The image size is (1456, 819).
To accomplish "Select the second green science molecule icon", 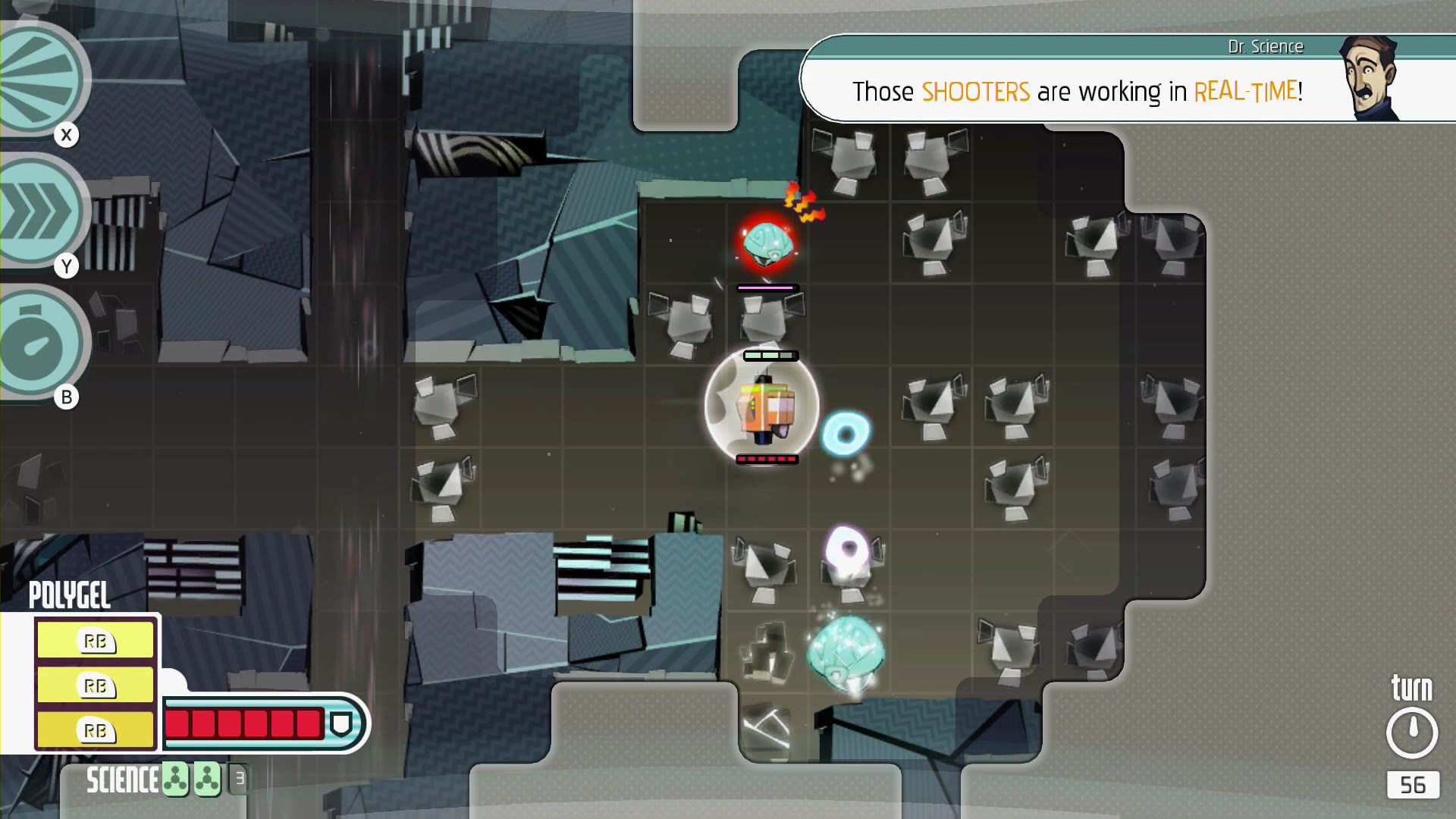I will tap(205, 778).
